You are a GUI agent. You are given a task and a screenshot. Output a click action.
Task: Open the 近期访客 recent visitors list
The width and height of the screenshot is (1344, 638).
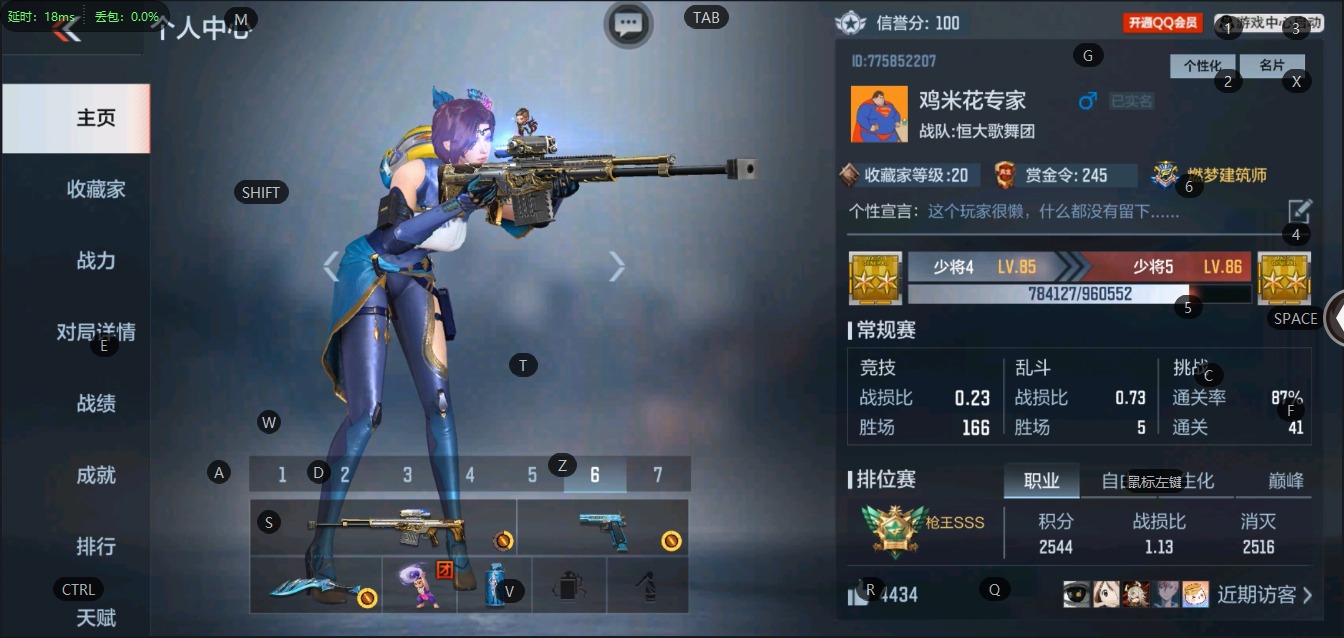[x=1264, y=595]
